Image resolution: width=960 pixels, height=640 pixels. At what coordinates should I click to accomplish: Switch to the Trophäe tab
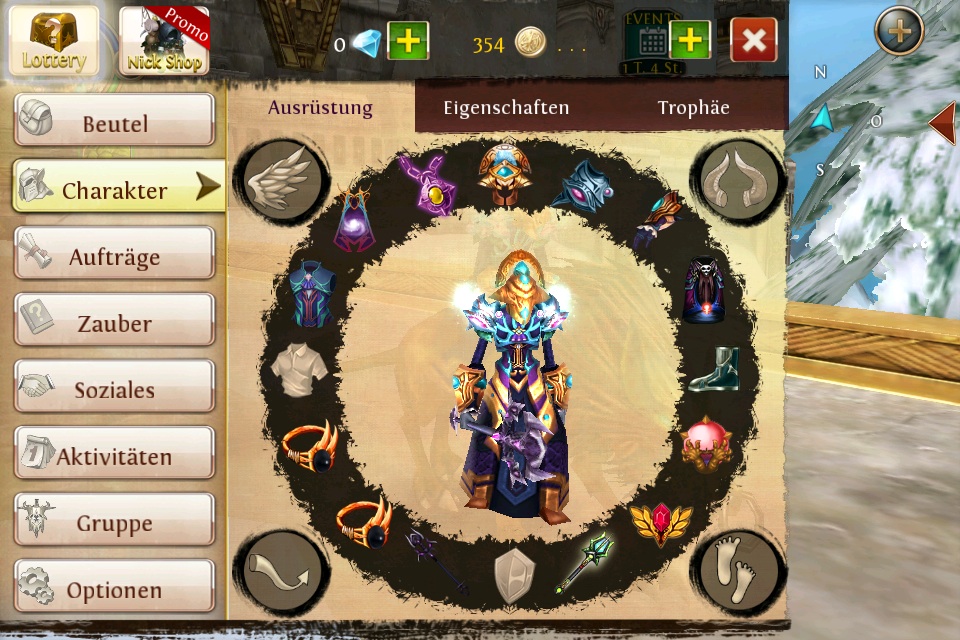coord(693,108)
